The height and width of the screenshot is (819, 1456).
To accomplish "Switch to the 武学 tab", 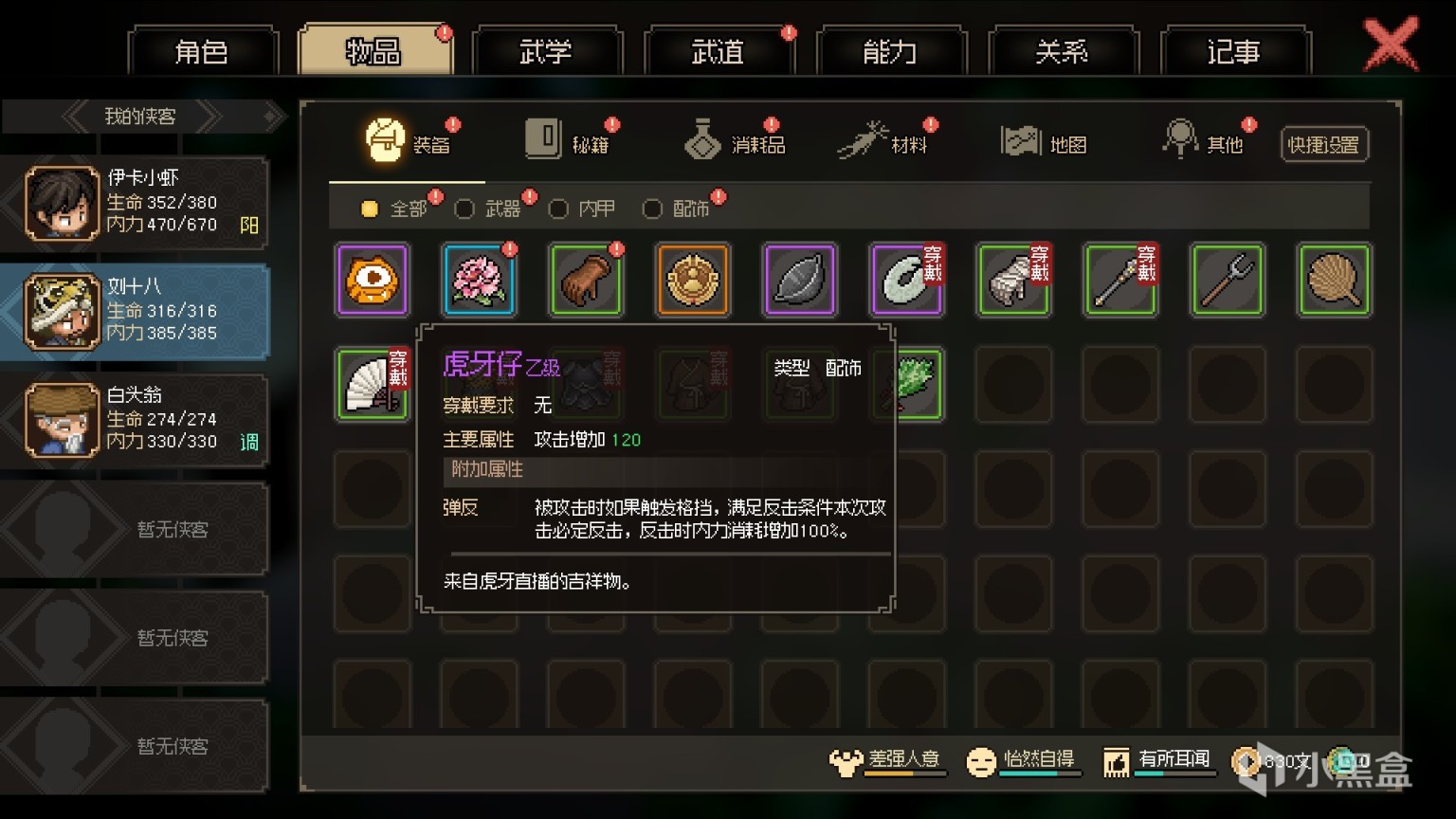I will (x=548, y=52).
